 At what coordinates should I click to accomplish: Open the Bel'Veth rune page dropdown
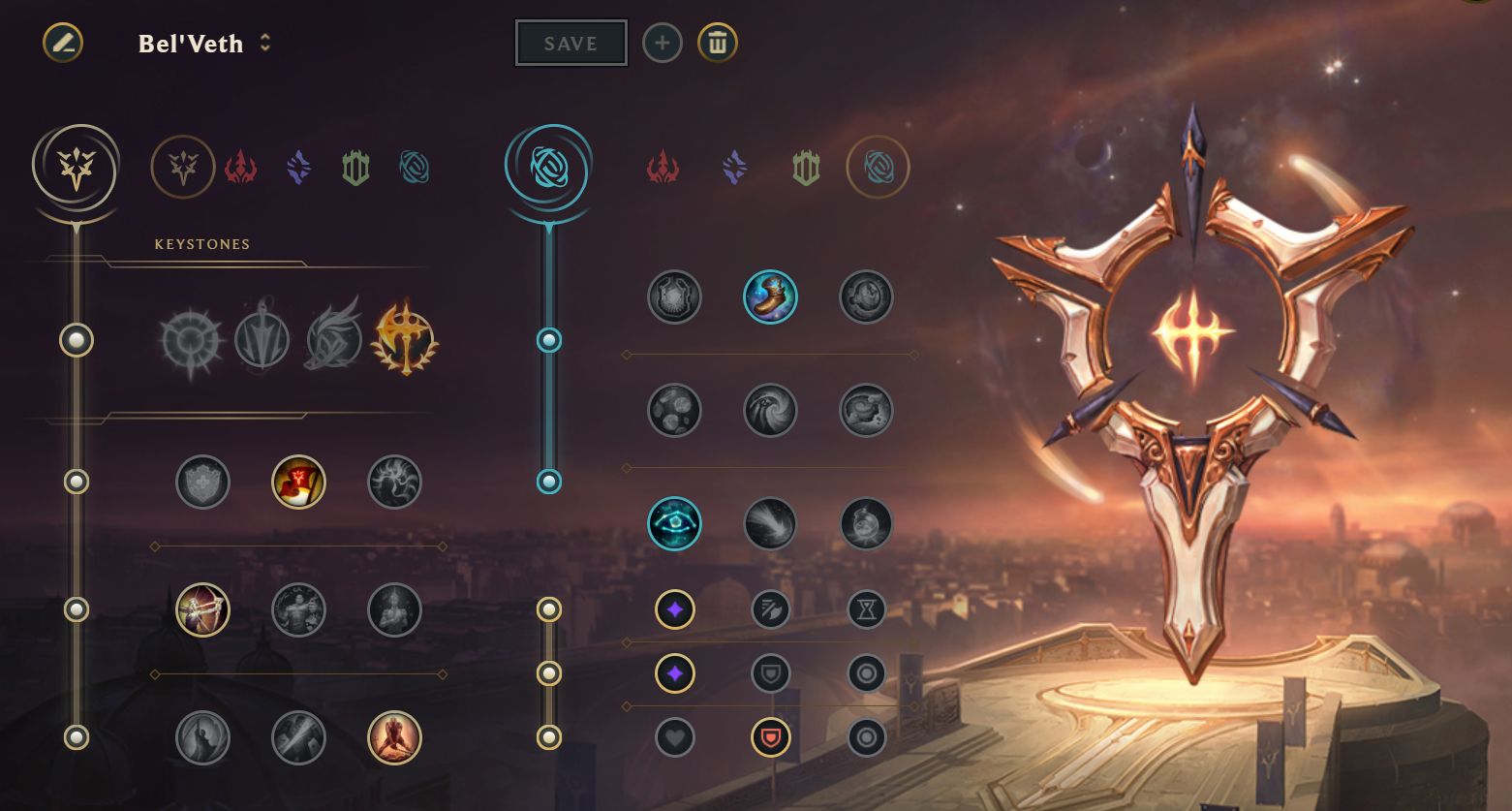coord(265,44)
